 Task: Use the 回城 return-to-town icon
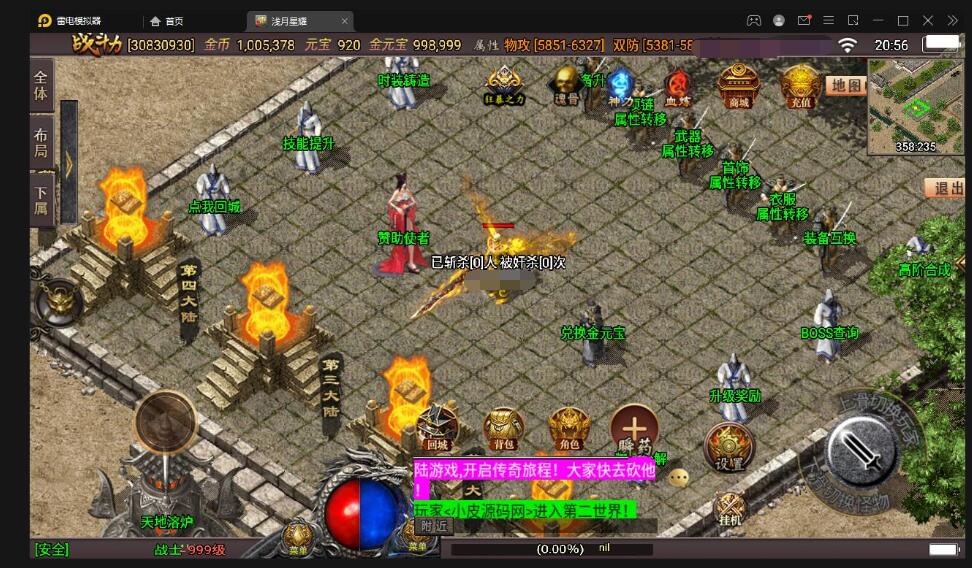pos(437,428)
